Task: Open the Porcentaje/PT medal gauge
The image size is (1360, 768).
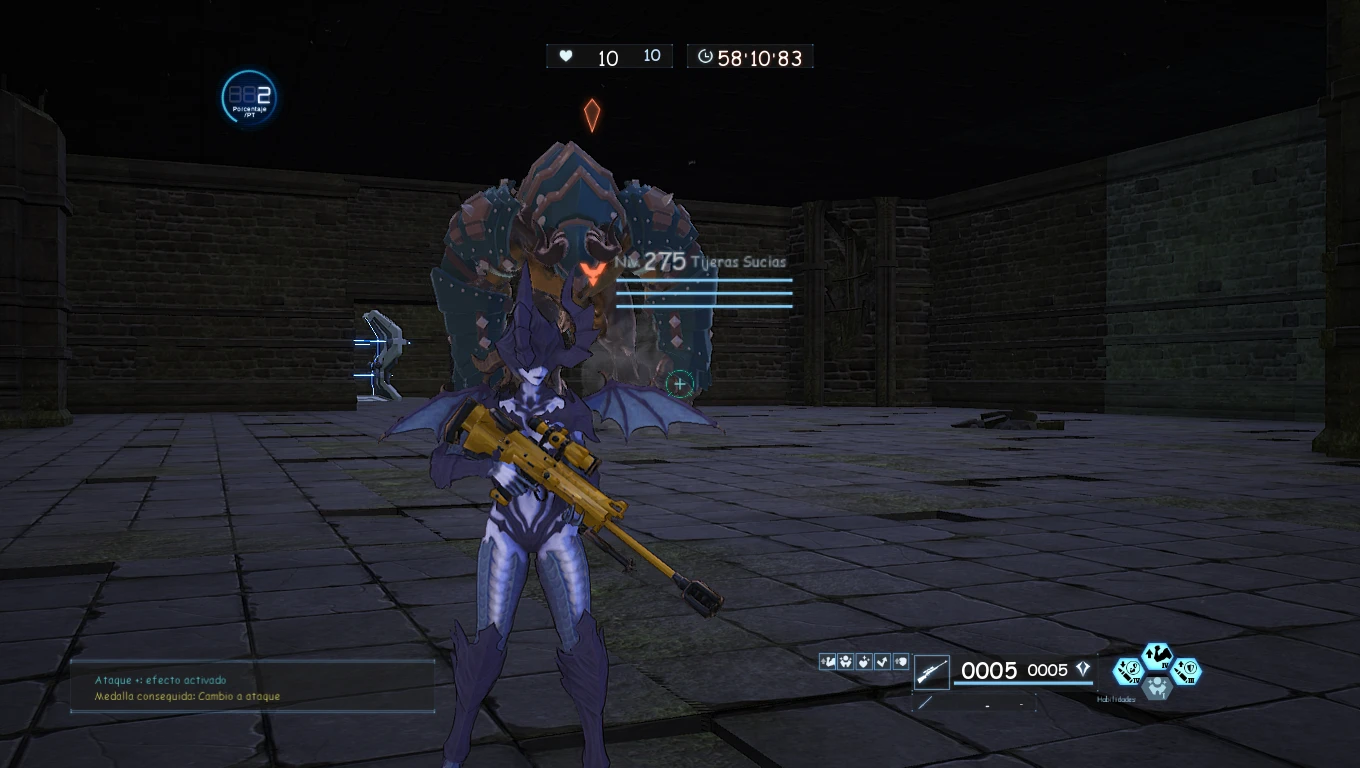Action: click(x=248, y=98)
